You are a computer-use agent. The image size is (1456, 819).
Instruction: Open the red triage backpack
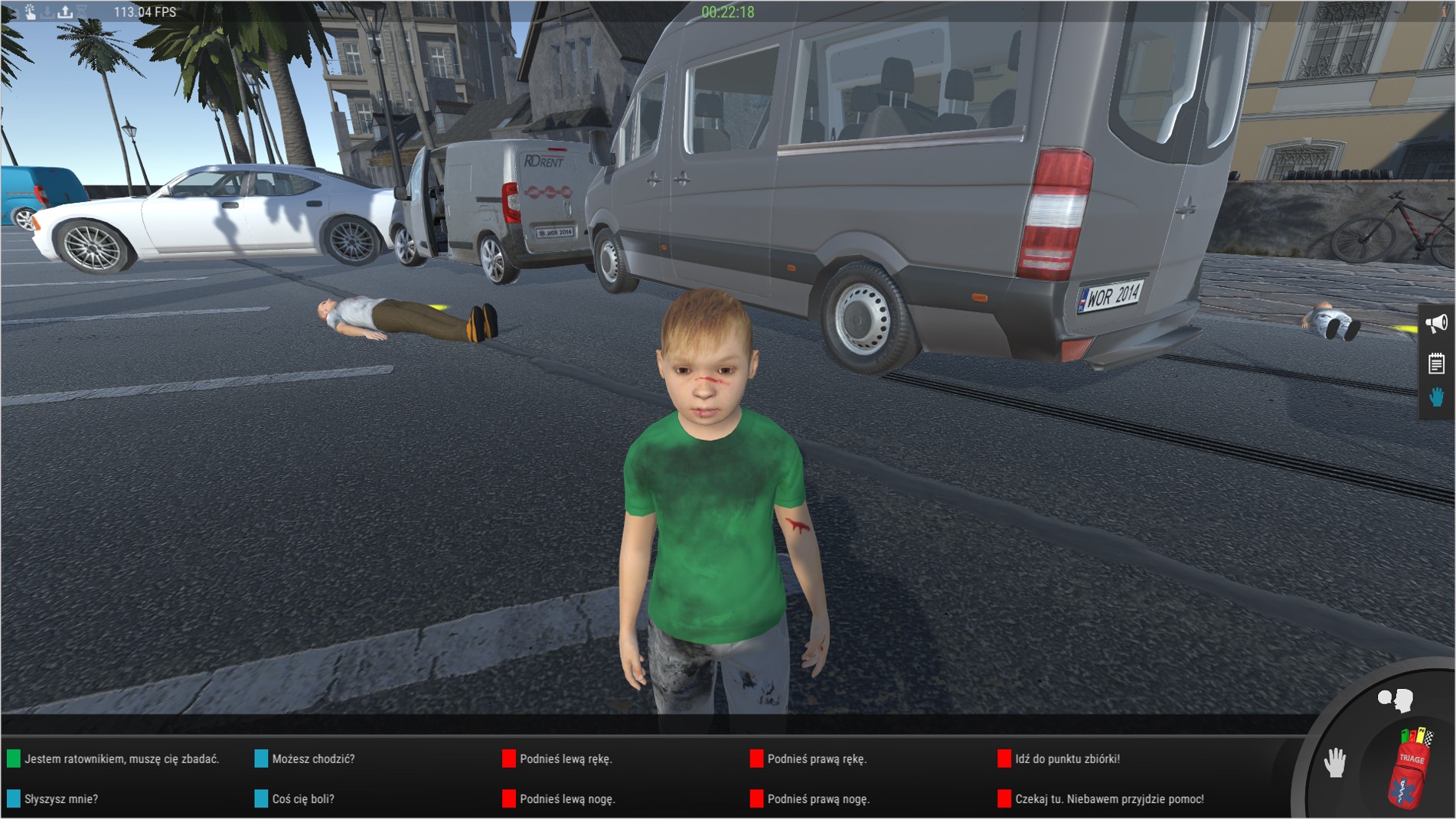tap(1410, 769)
